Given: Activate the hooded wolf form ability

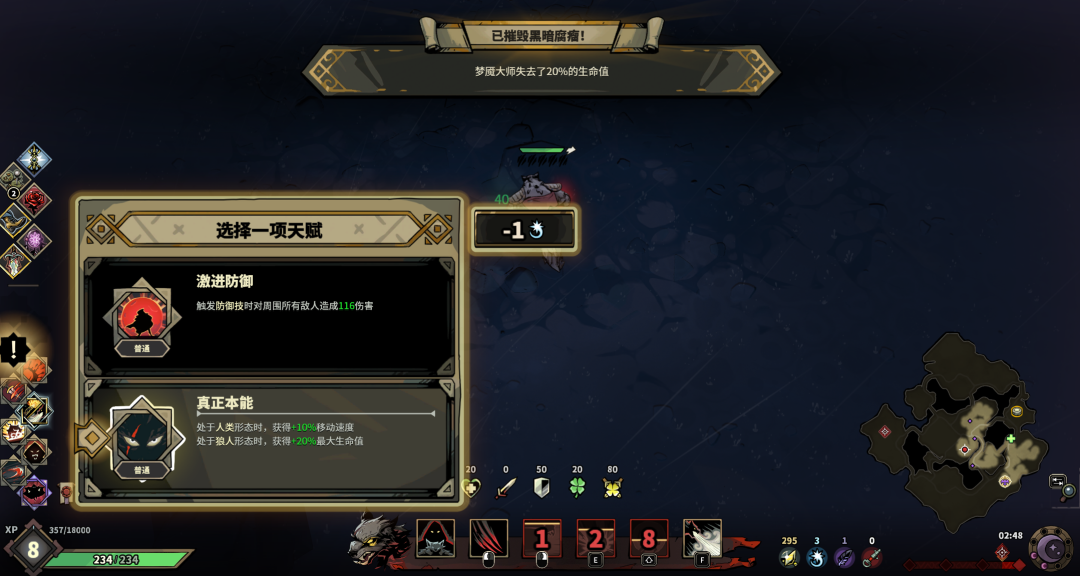Looking at the screenshot, I should coord(435,539).
